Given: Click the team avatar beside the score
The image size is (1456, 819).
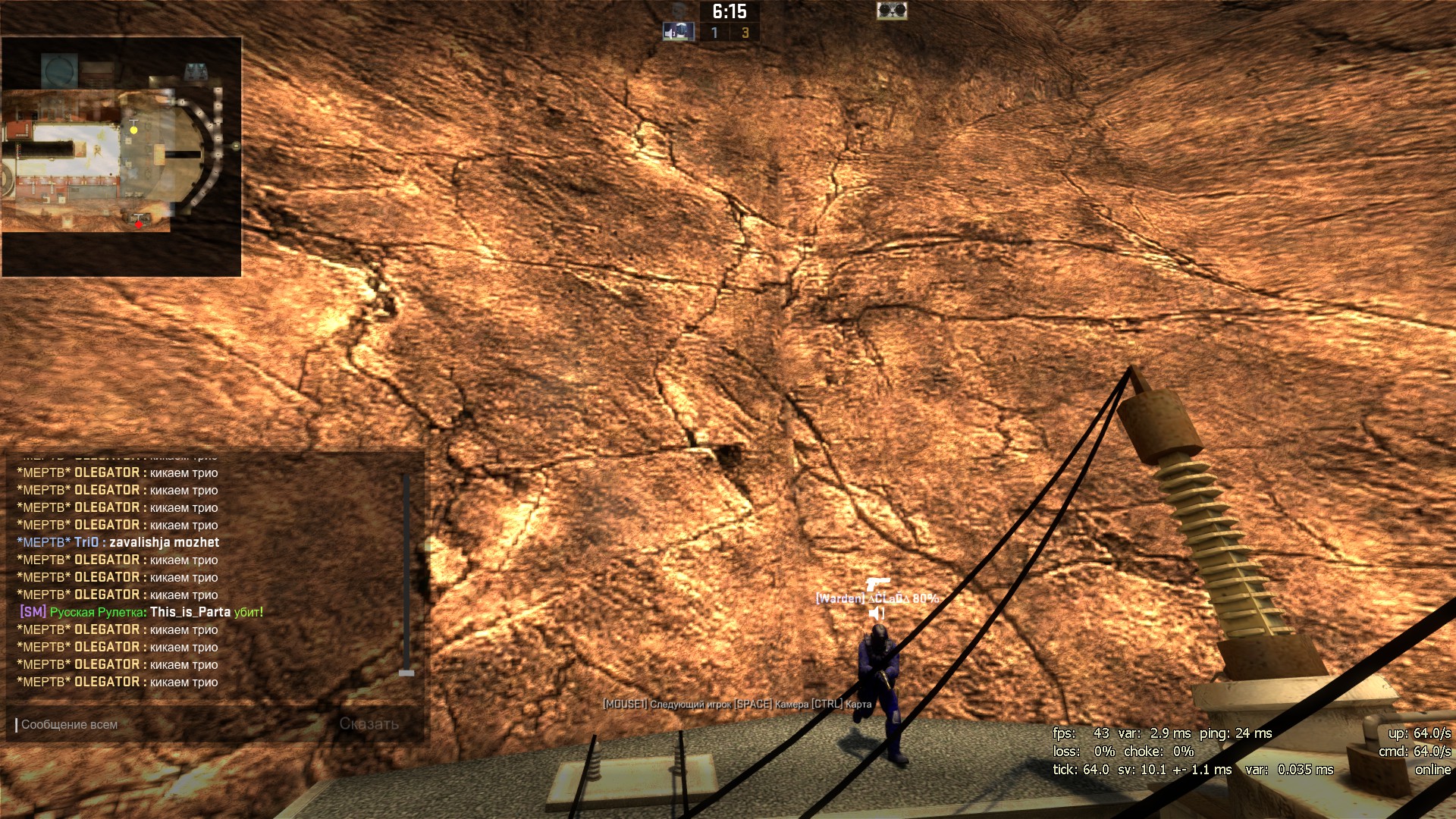Looking at the screenshot, I should (678, 32).
